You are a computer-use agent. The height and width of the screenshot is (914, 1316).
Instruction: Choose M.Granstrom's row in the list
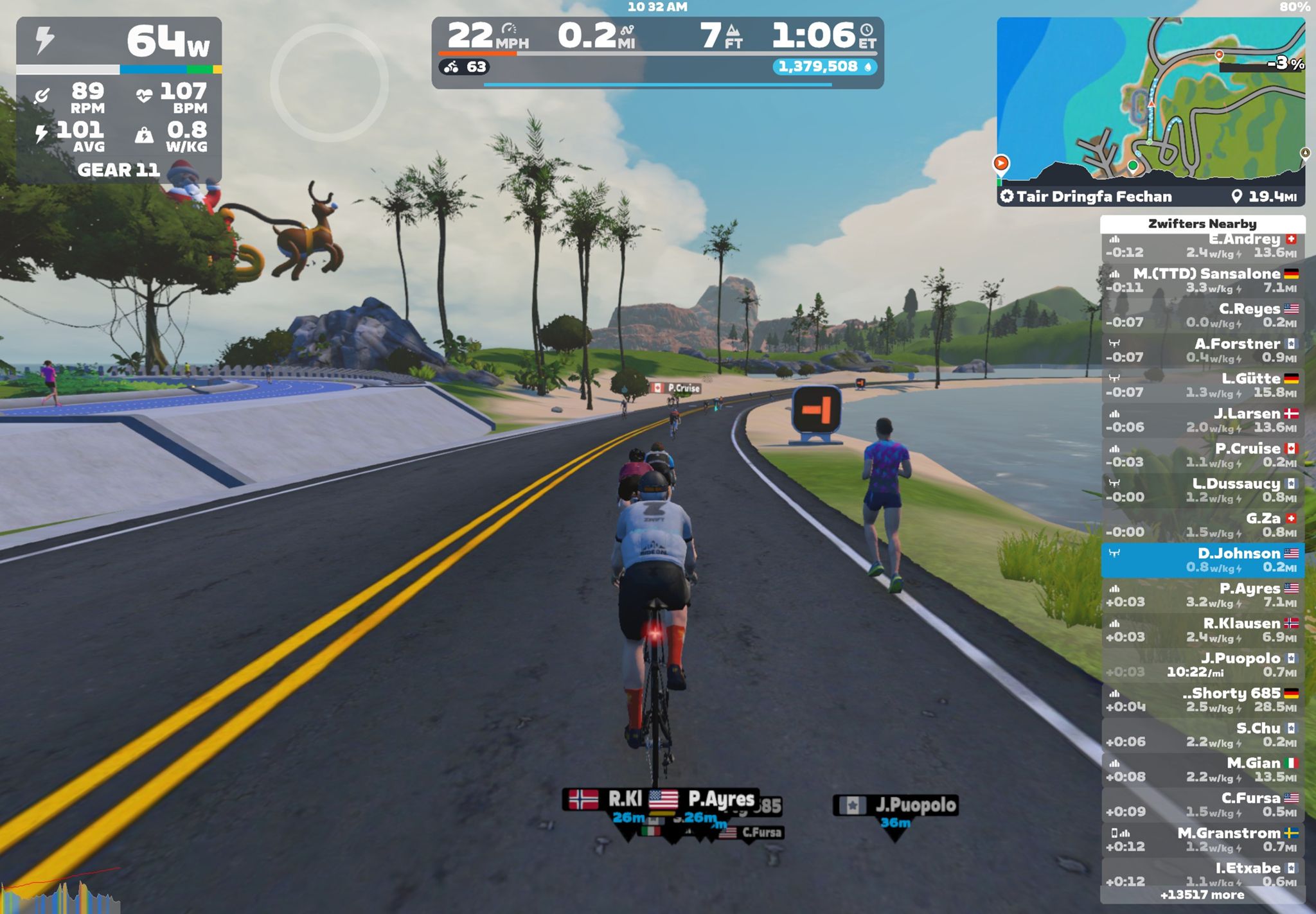(x=1202, y=839)
